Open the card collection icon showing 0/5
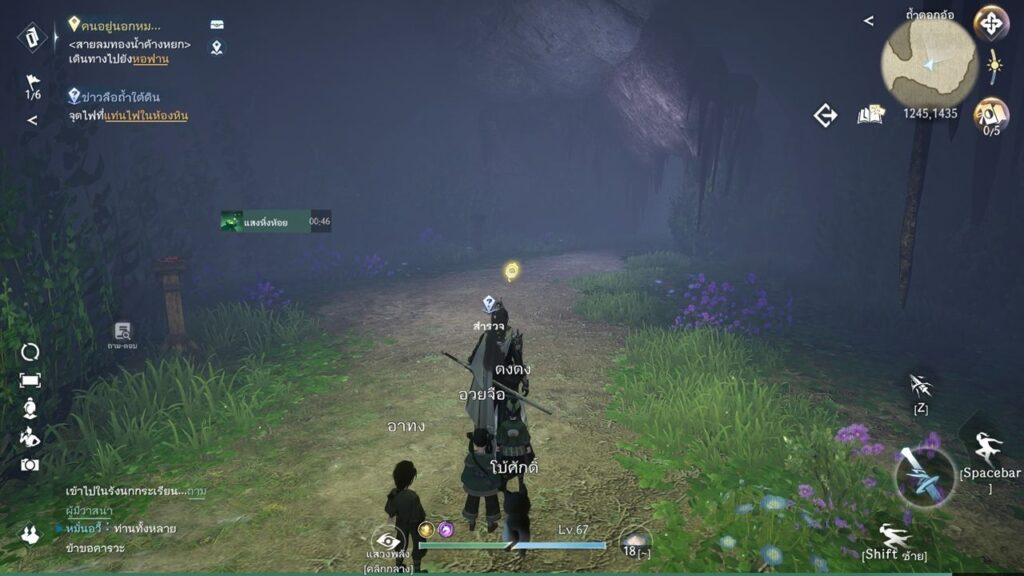1024x576 pixels. (x=991, y=112)
